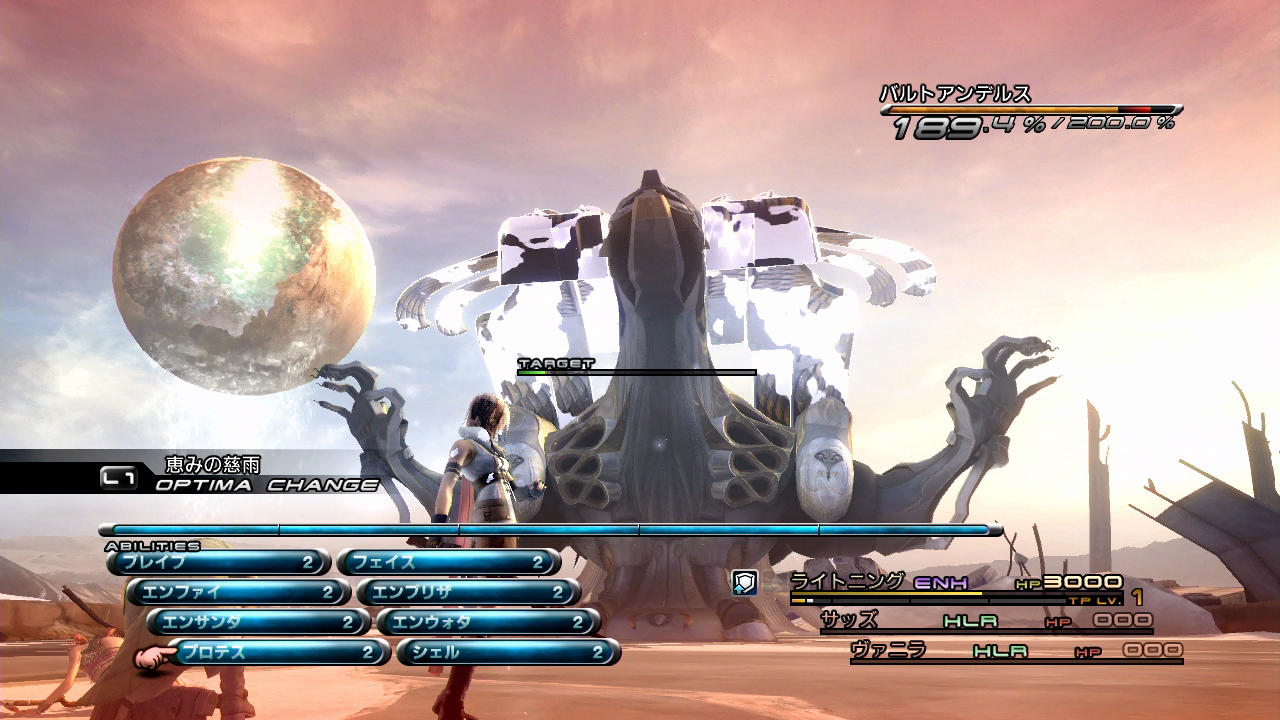Select the ブレイブ ability
1280x720 pixels.
pos(218,563)
